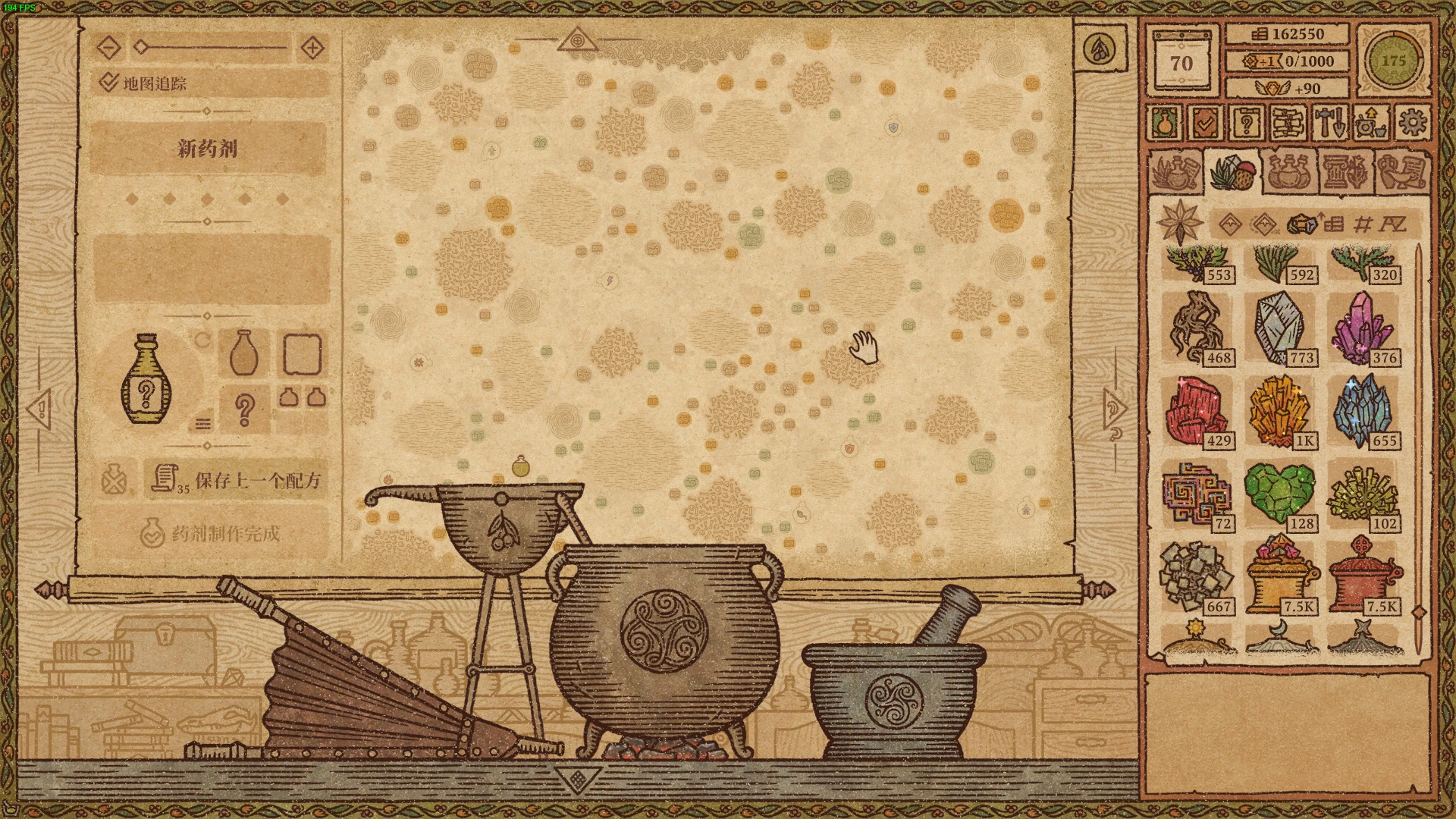1456x819 pixels.
Task: Click 保存上一个配方 to save the recipe
Action: point(236,480)
